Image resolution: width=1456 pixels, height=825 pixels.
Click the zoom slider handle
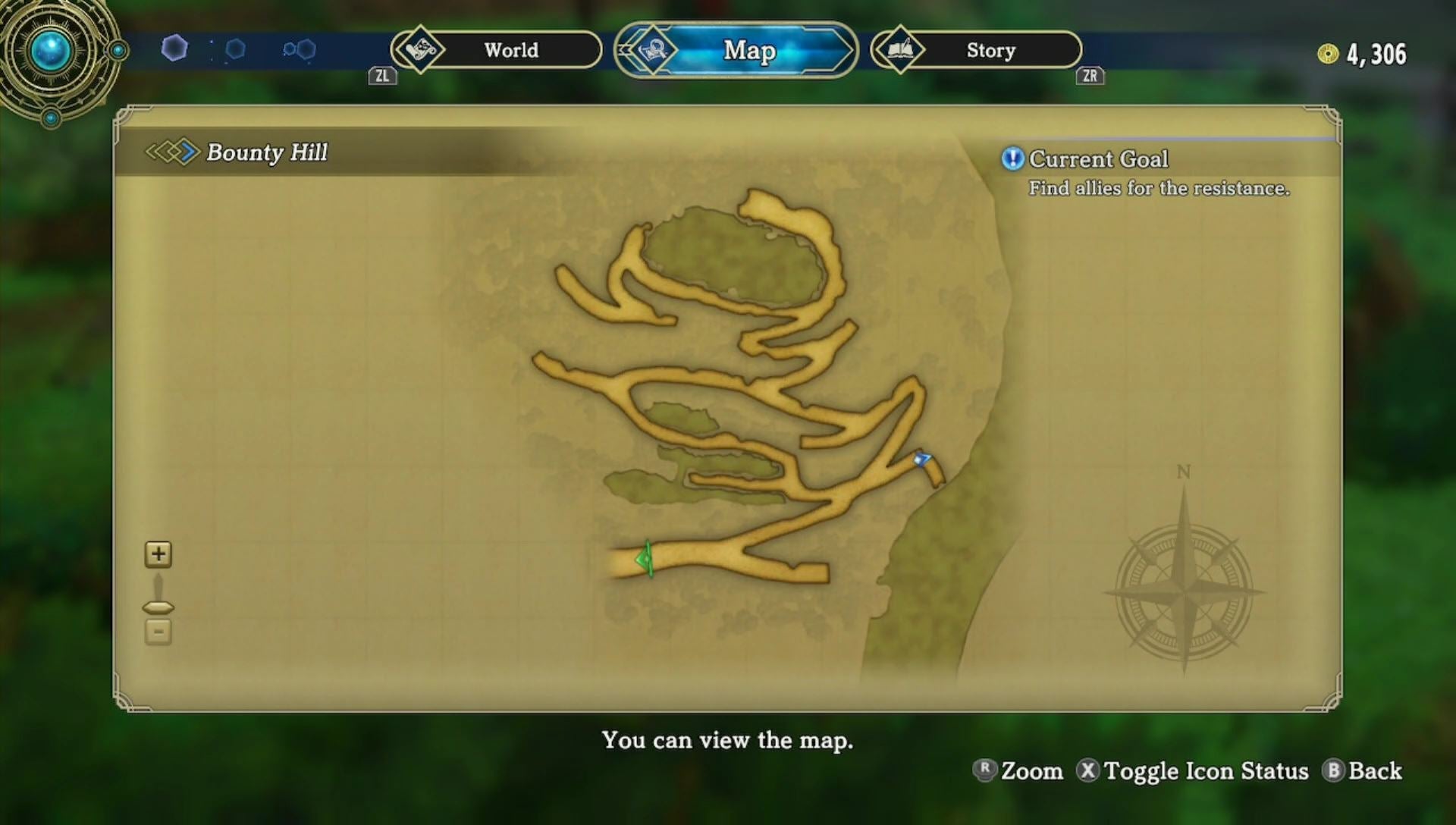[158, 607]
